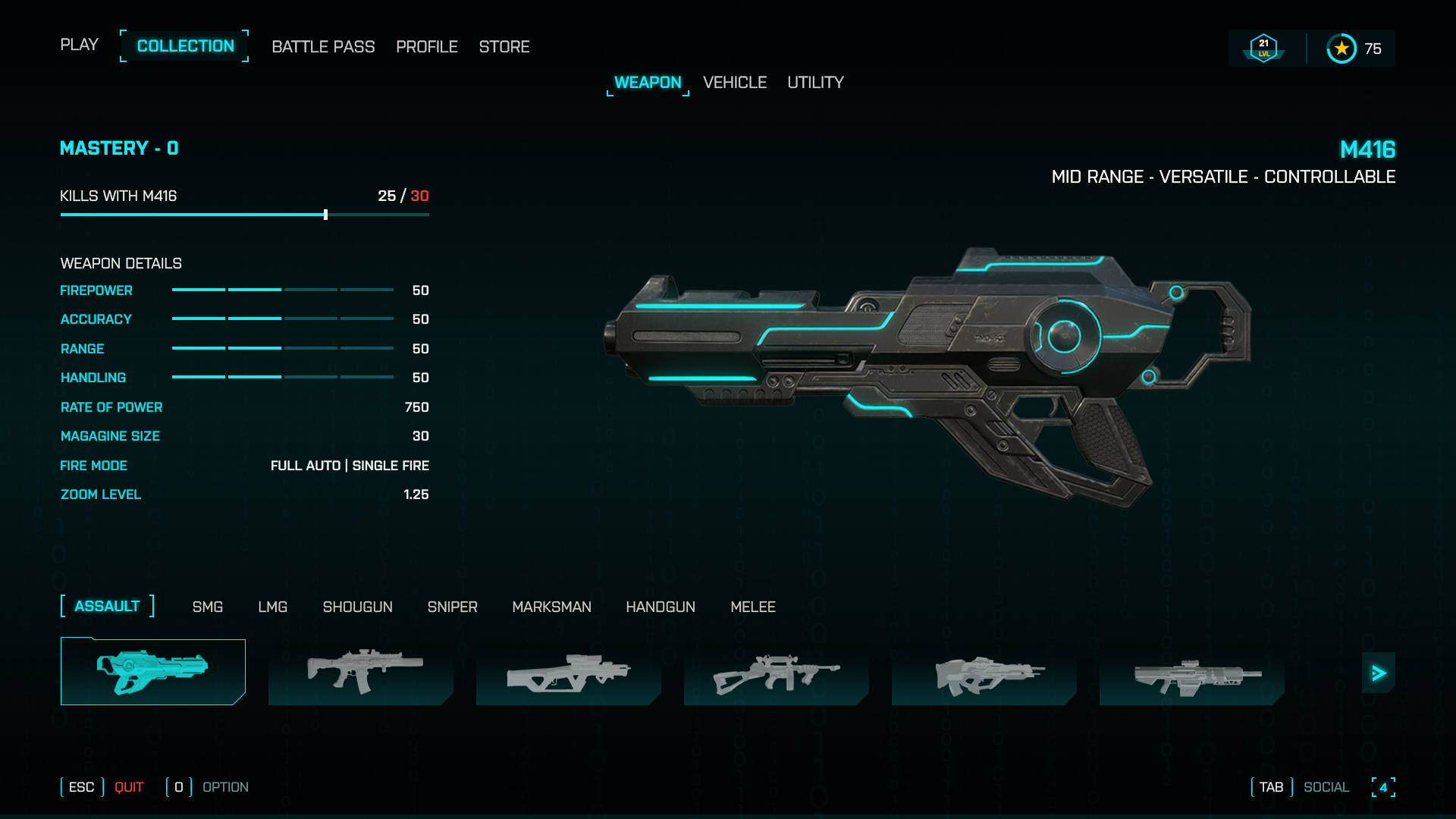Switch to the VEHICLE tab
This screenshot has width=1456, height=819.
(734, 83)
